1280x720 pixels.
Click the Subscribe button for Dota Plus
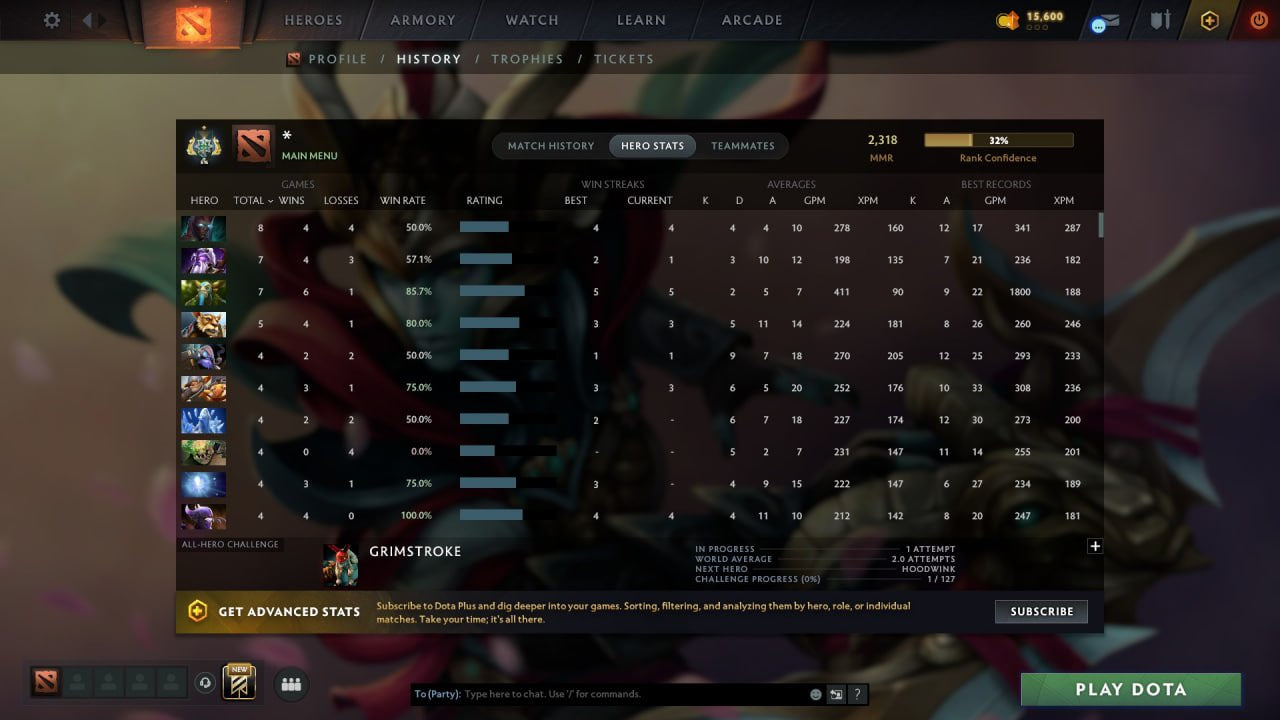1041,611
